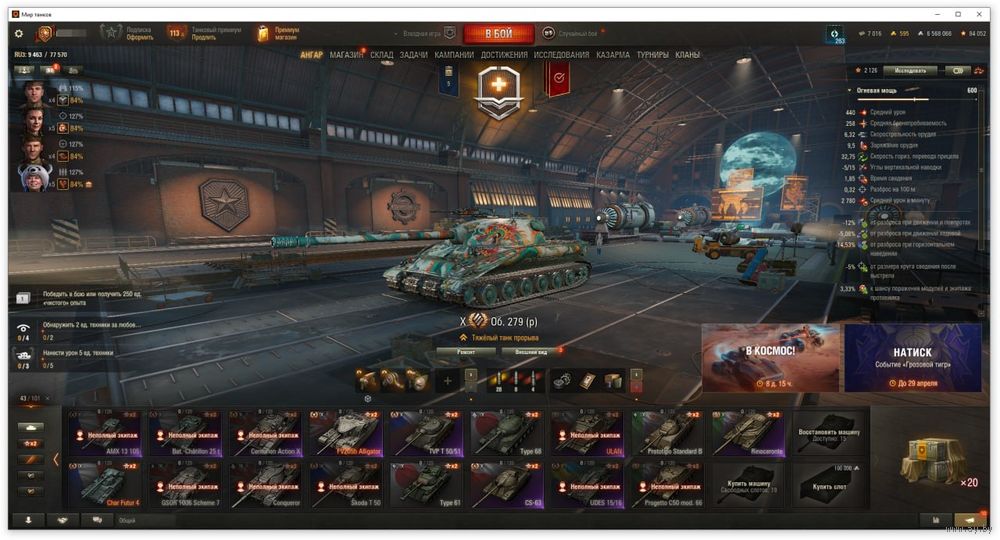The height and width of the screenshot is (540, 1000).
Task: Open Внешний вид (Exterior) customization
Action: (529, 352)
